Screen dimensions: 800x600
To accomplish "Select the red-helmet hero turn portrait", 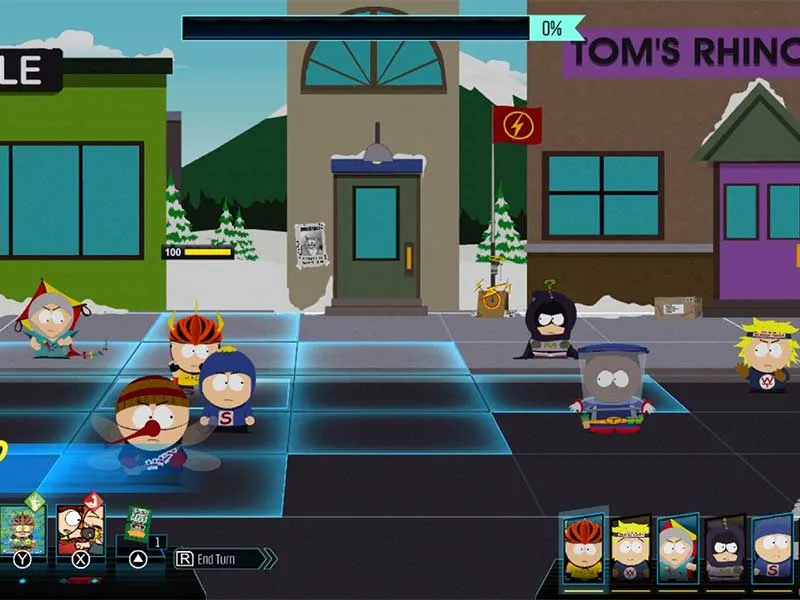I will tap(584, 548).
